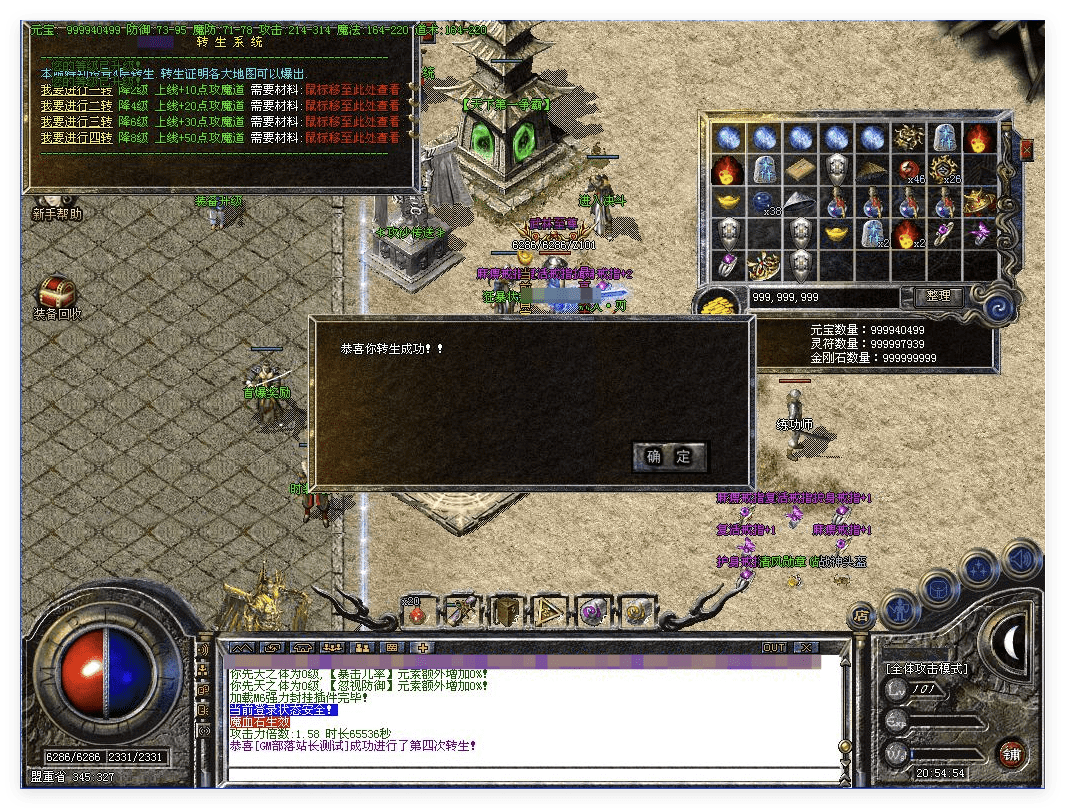The image size is (1066, 809).
Task: Select the brown book item in the bag
Action: (x=800, y=170)
